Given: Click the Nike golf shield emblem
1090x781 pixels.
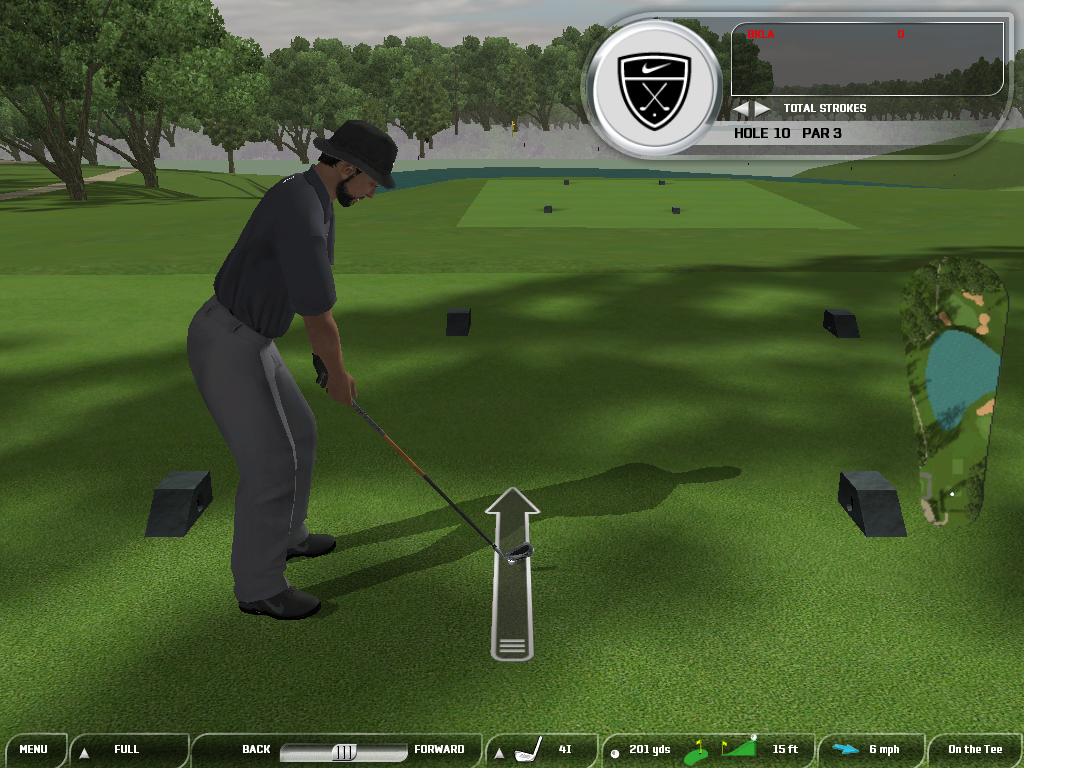Looking at the screenshot, I should point(654,88).
